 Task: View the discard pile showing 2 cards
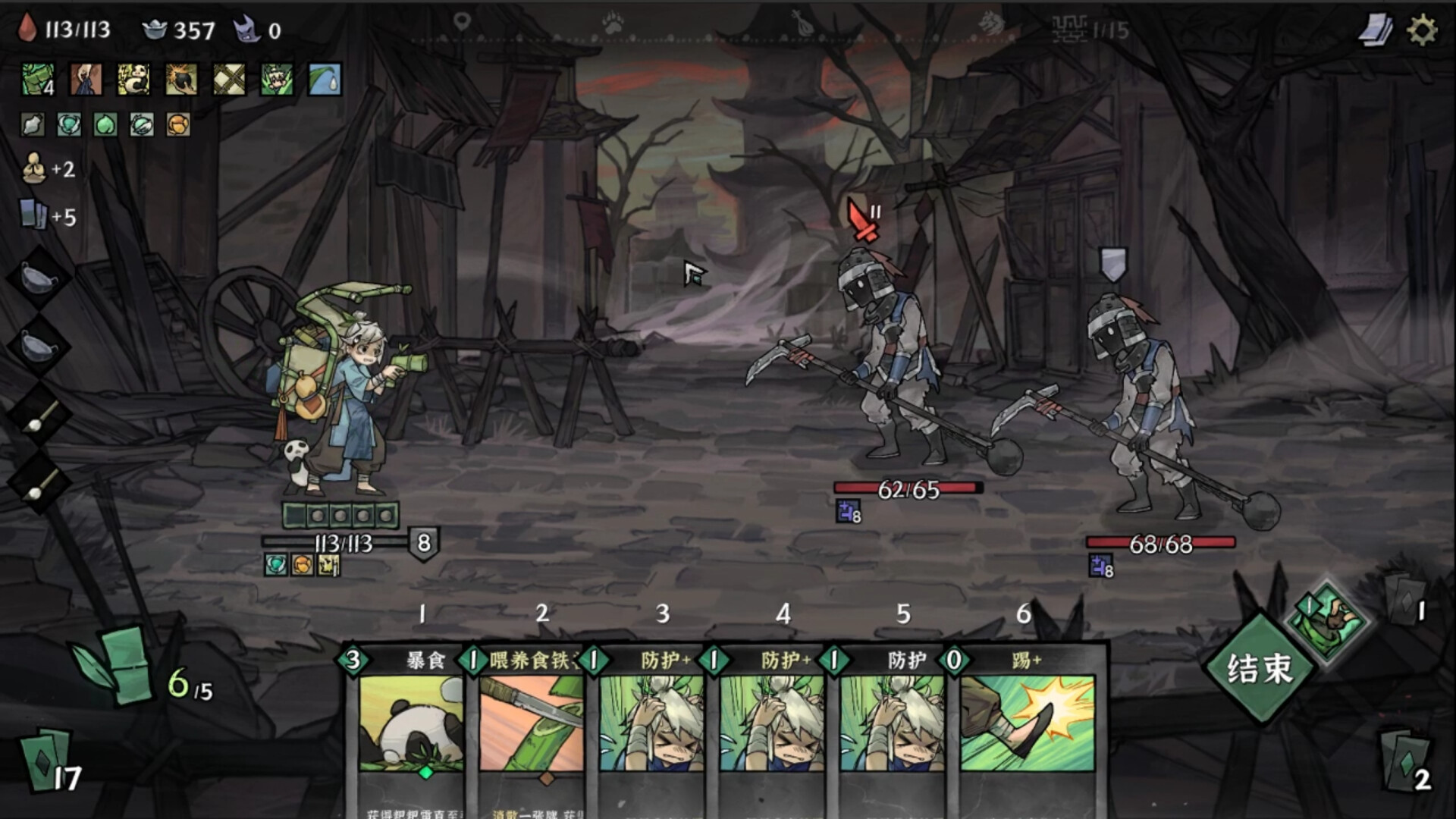tap(1405, 761)
